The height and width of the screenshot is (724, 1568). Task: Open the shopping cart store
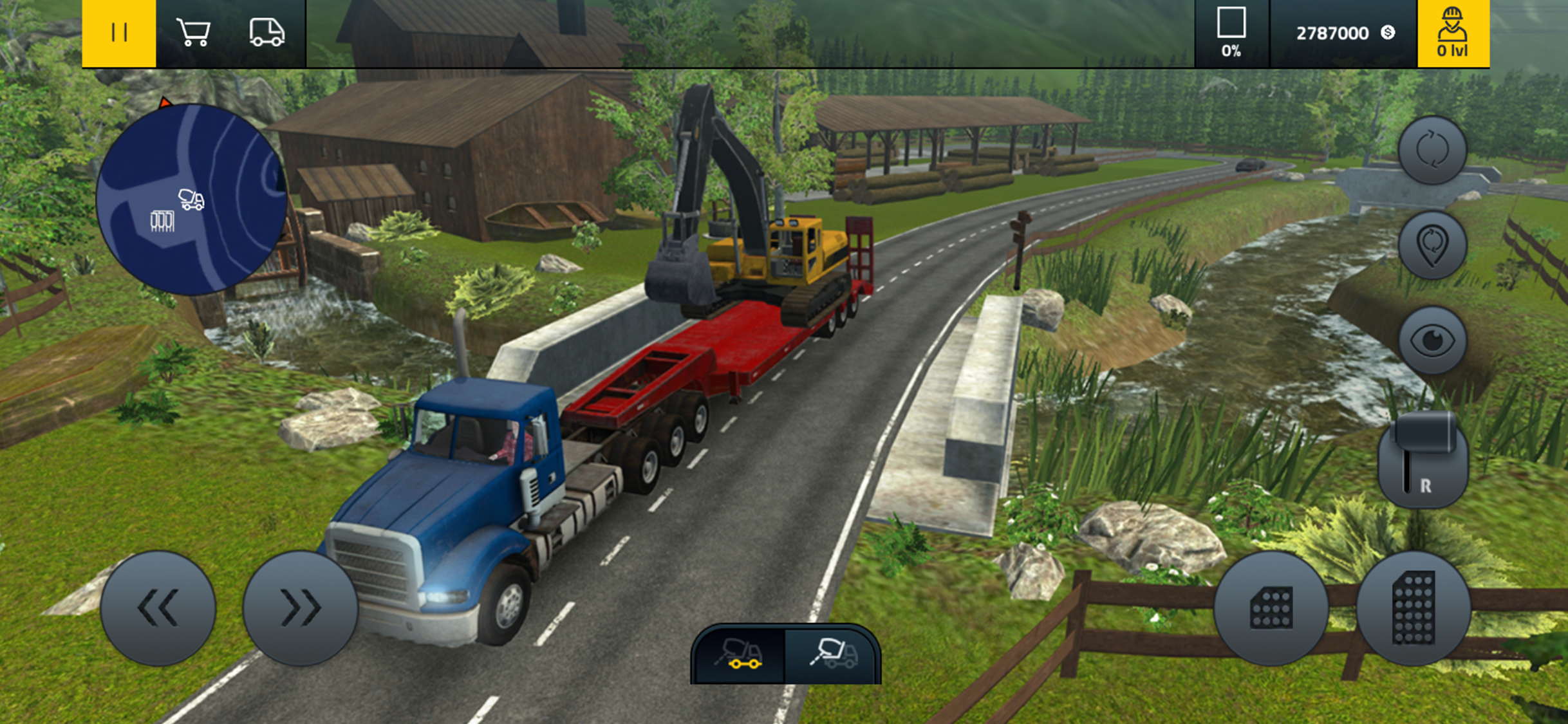pyautogui.click(x=193, y=33)
